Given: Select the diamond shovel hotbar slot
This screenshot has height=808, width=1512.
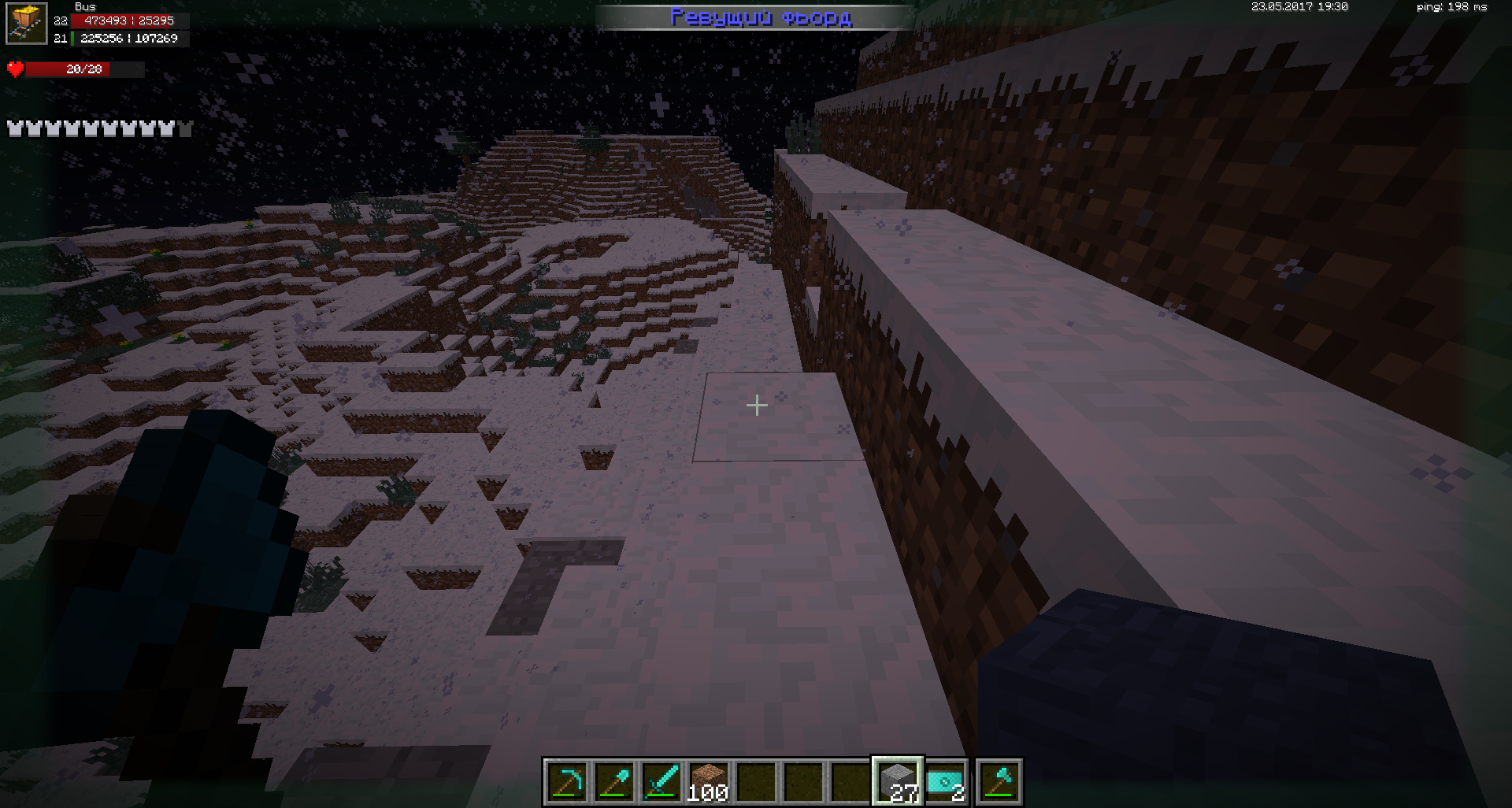Looking at the screenshot, I should (613, 782).
